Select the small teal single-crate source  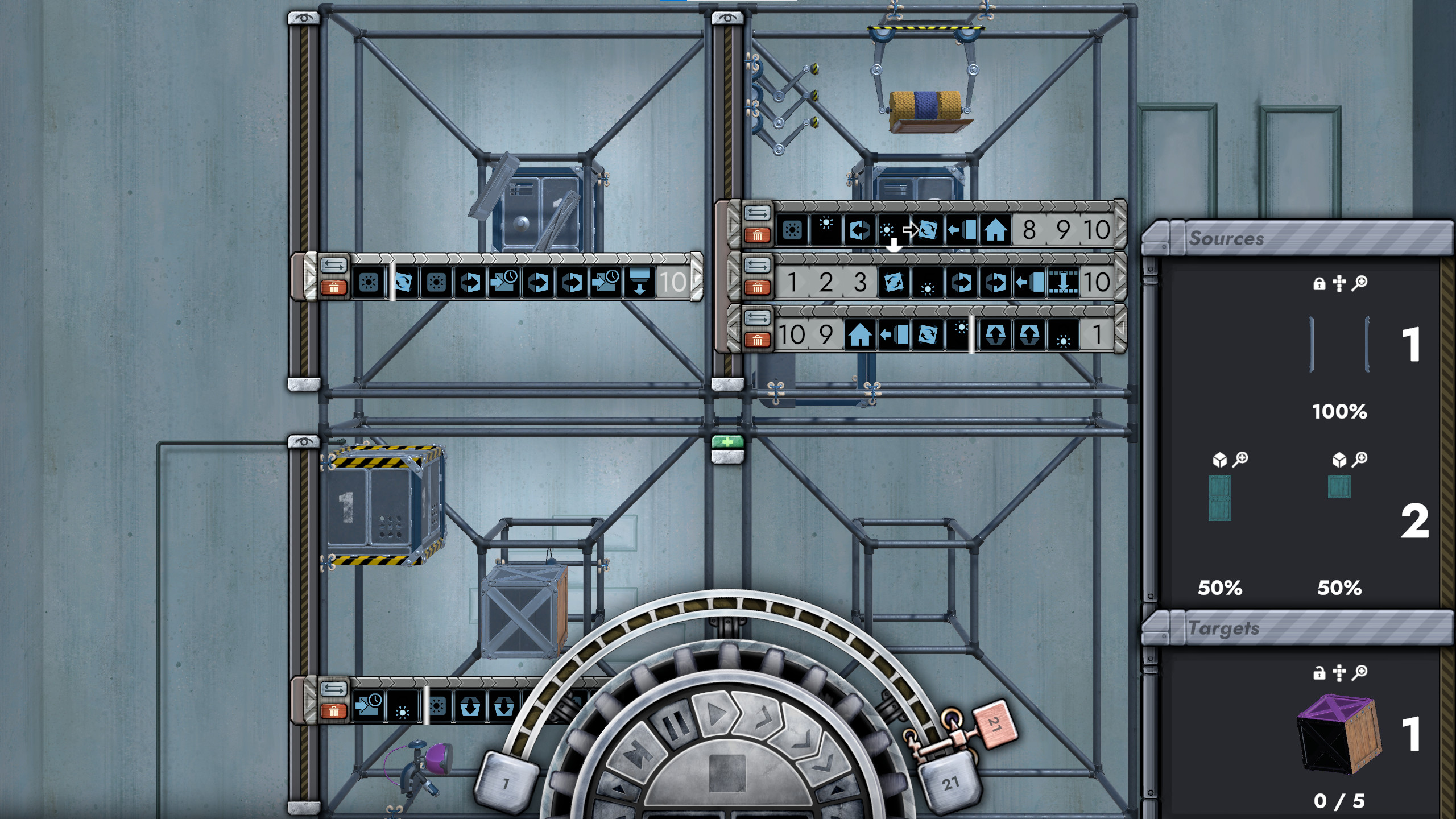click(x=1339, y=487)
